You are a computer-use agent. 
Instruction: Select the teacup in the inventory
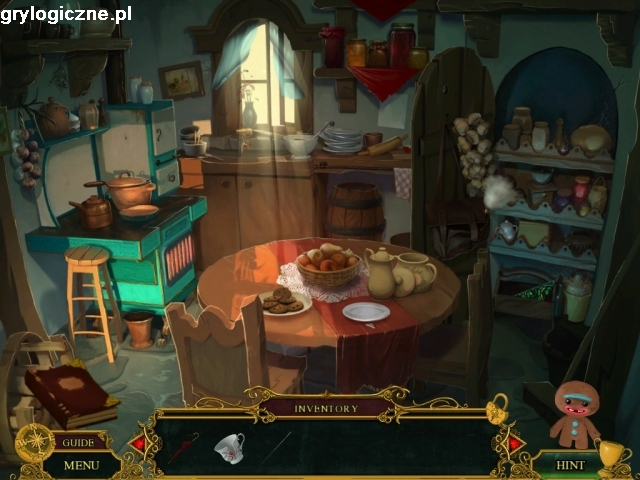(229, 445)
